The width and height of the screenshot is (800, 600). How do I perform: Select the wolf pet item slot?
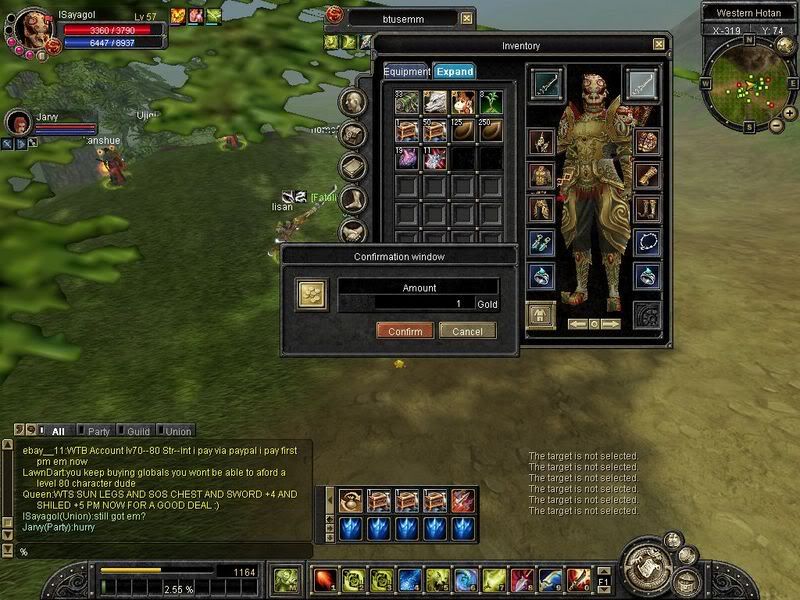coord(434,102)
